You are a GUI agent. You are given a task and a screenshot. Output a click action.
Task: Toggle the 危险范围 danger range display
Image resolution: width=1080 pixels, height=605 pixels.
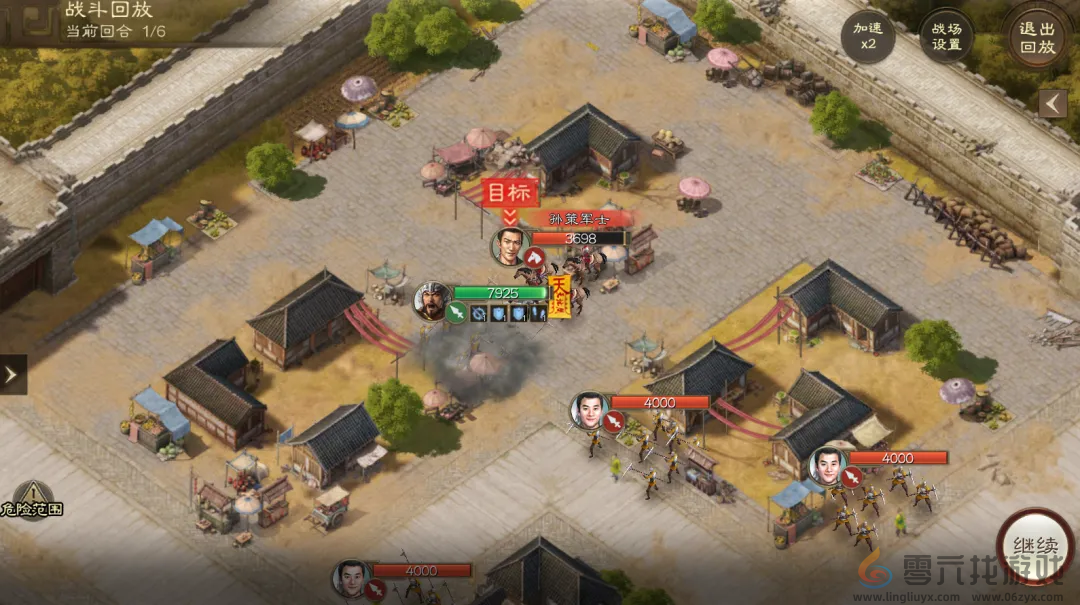coord(33,499)
